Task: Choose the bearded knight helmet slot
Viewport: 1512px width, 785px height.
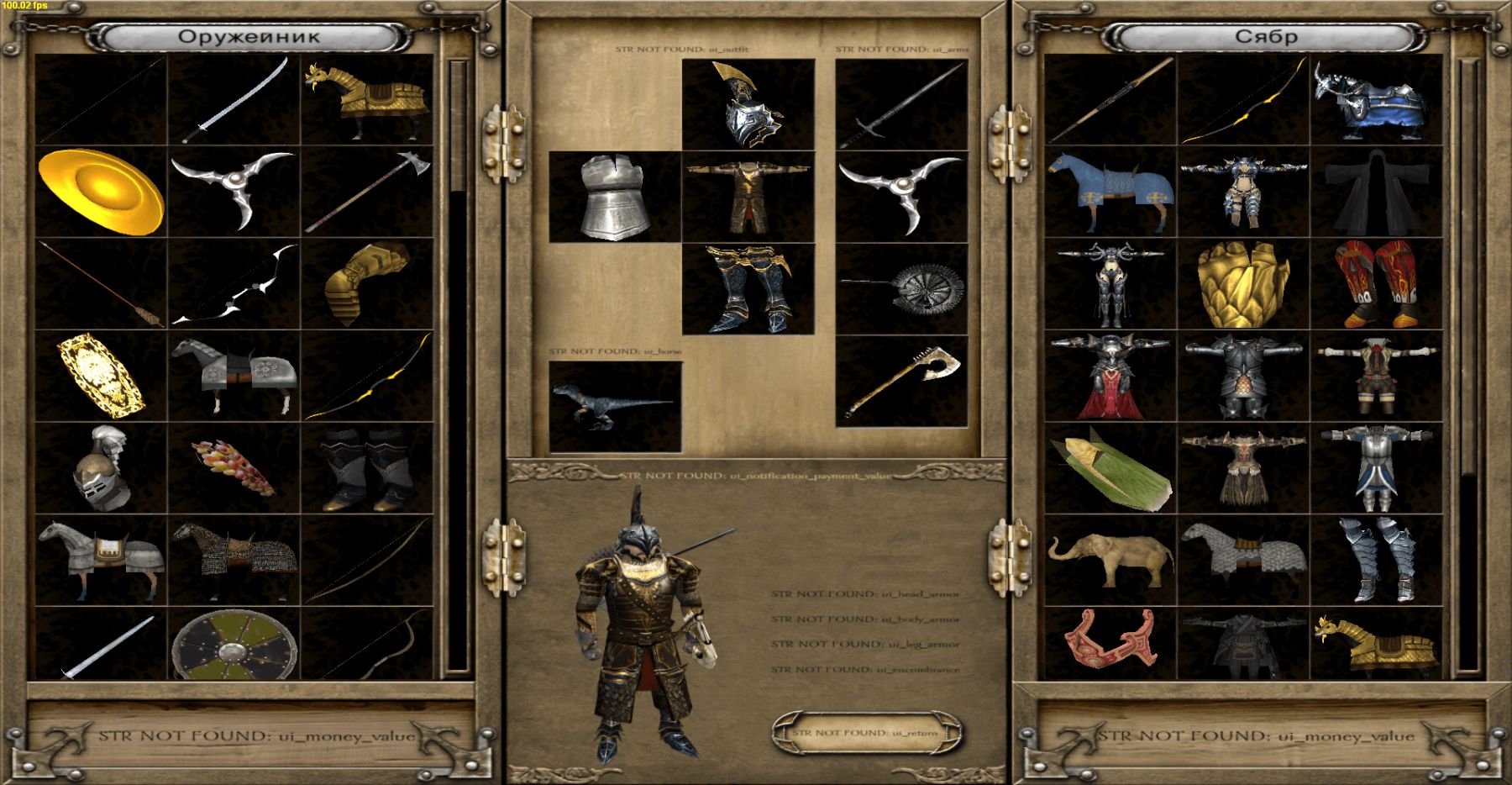Action: coord(100,468)
